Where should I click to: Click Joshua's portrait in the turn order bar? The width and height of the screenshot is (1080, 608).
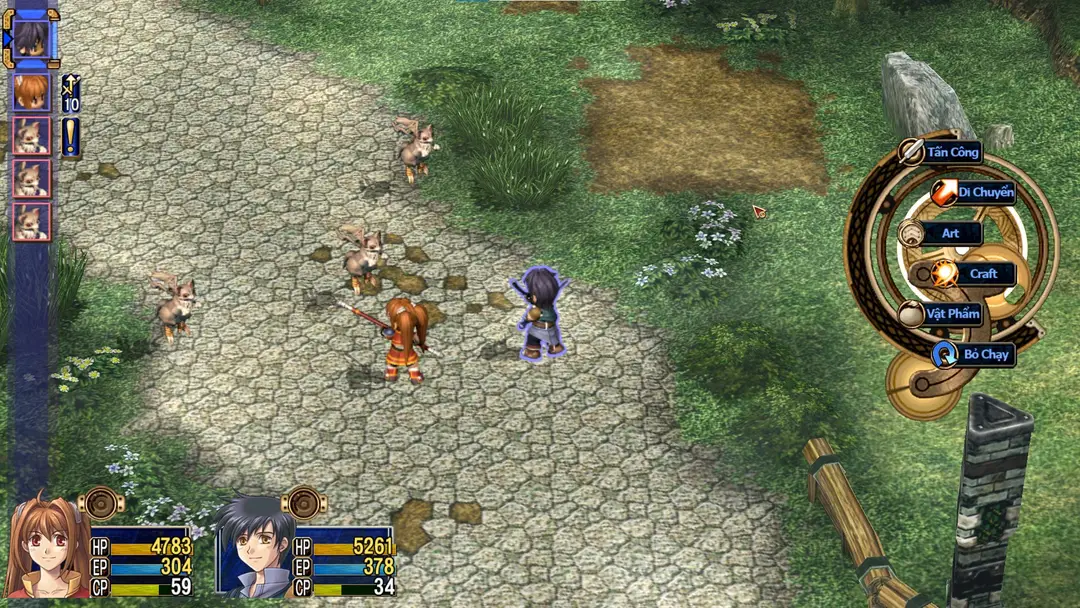pyautogui.click(x=31, y=38)
